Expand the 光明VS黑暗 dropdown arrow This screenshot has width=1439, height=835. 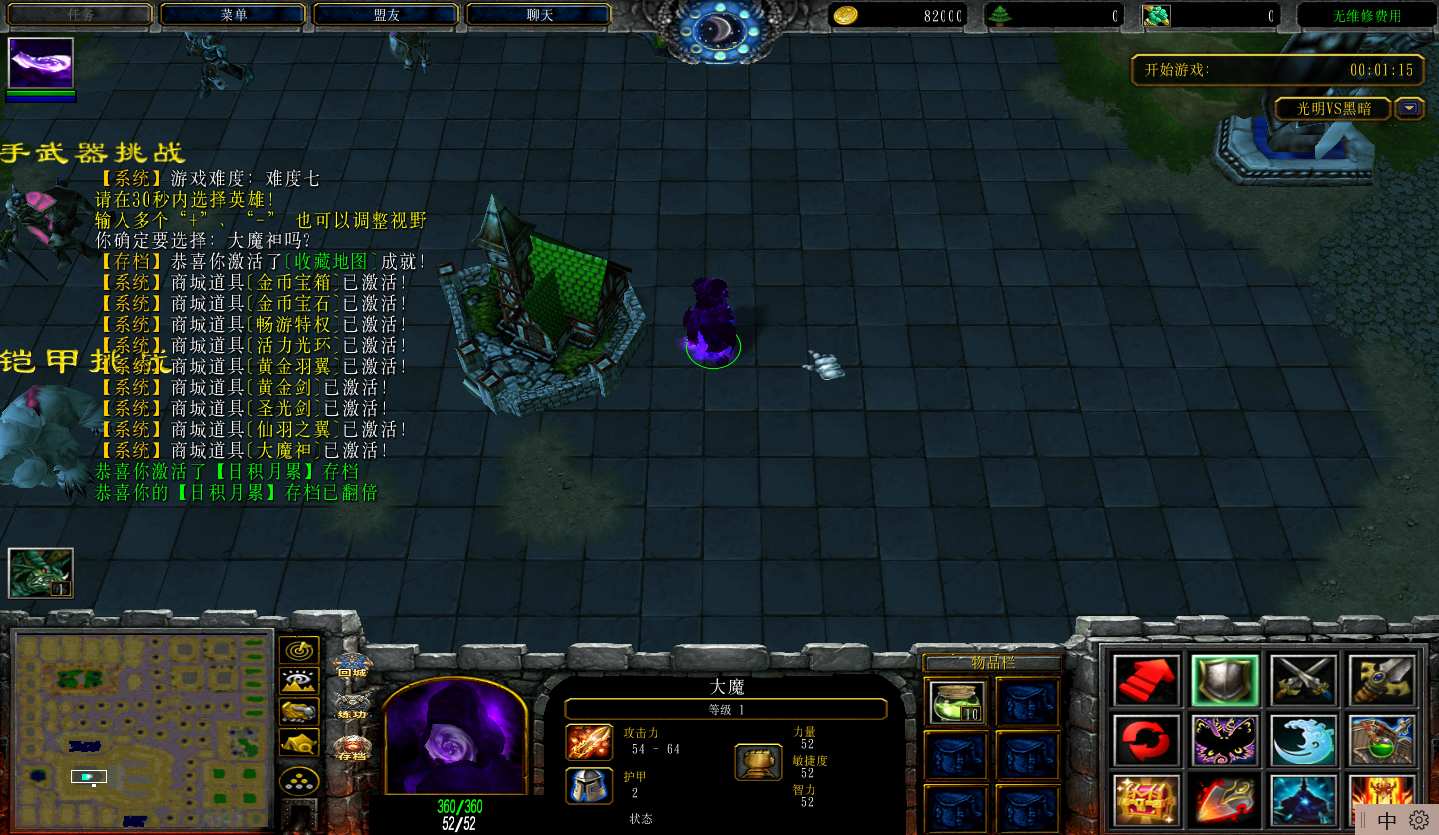click(x=1410, y=108)
